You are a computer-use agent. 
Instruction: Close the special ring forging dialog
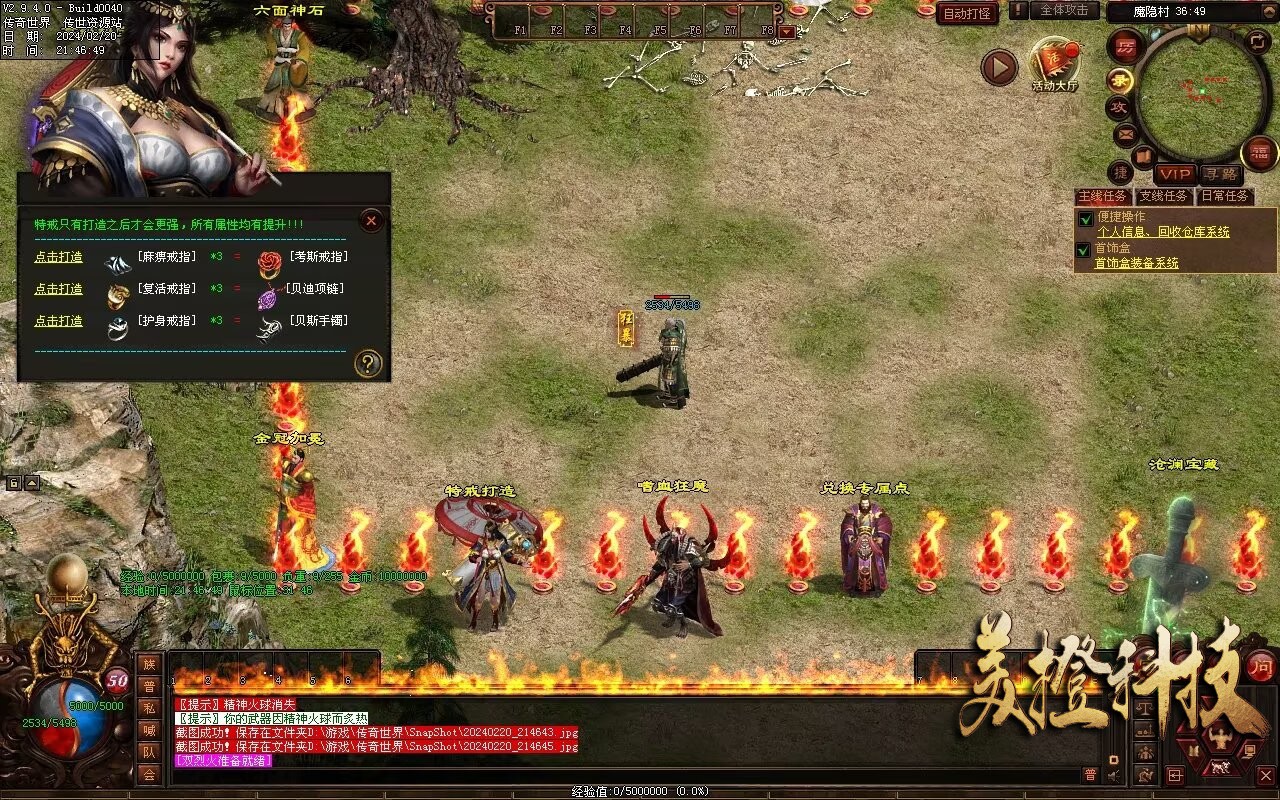(x=371, y=221)
